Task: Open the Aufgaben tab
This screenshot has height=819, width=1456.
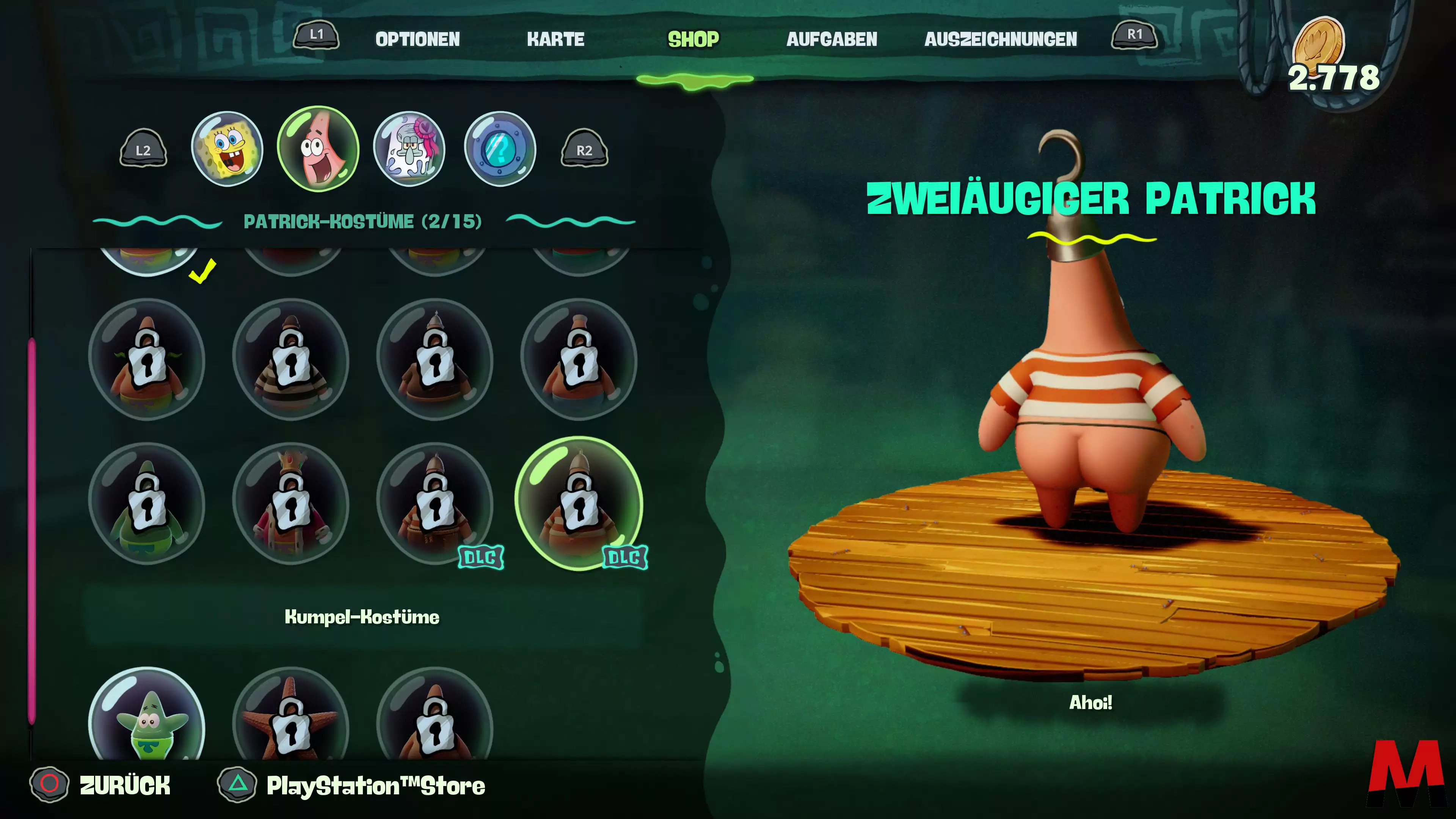Action: (x=832, y=39)
